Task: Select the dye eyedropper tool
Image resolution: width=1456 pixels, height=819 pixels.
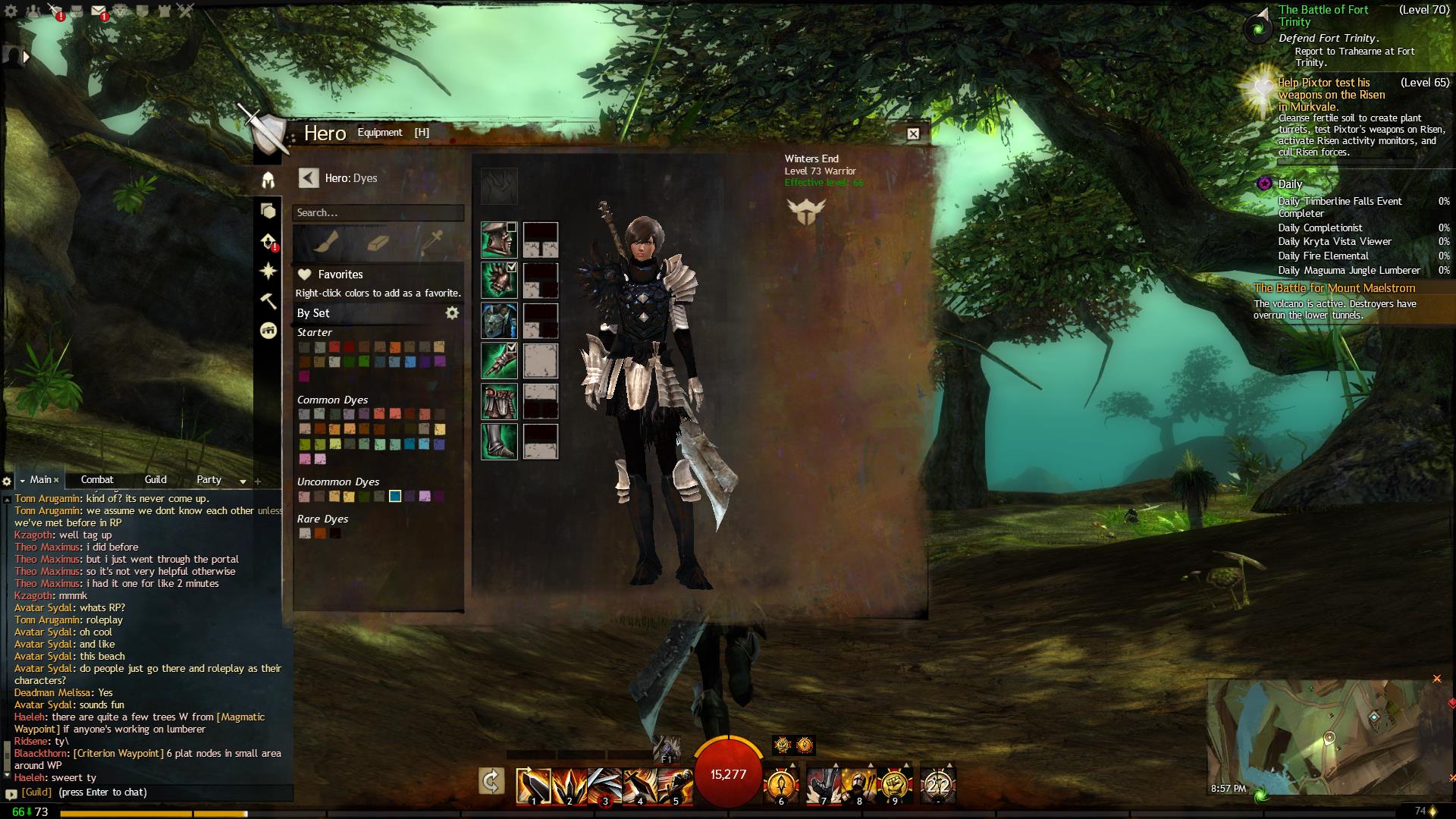Action: 433,242
